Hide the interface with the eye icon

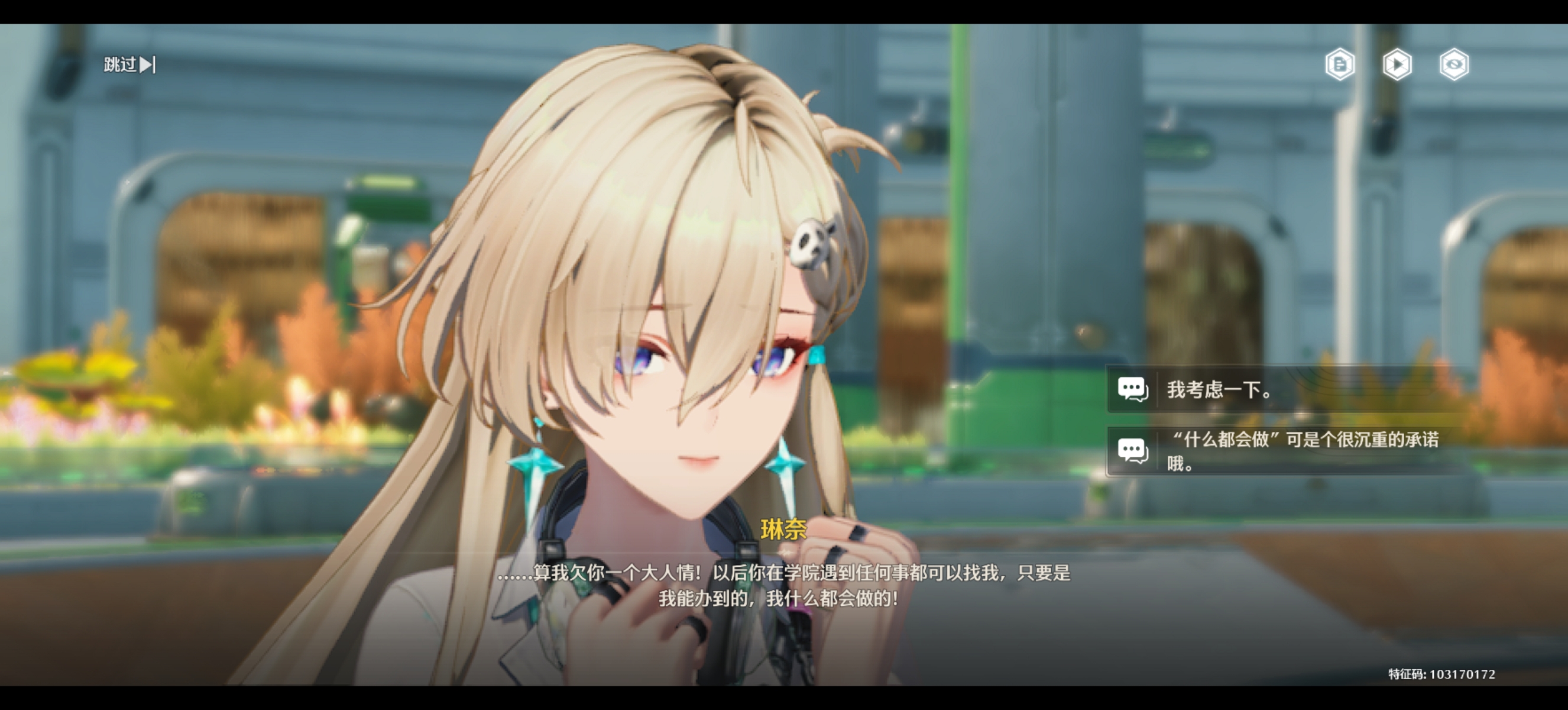coord(1453,64)
